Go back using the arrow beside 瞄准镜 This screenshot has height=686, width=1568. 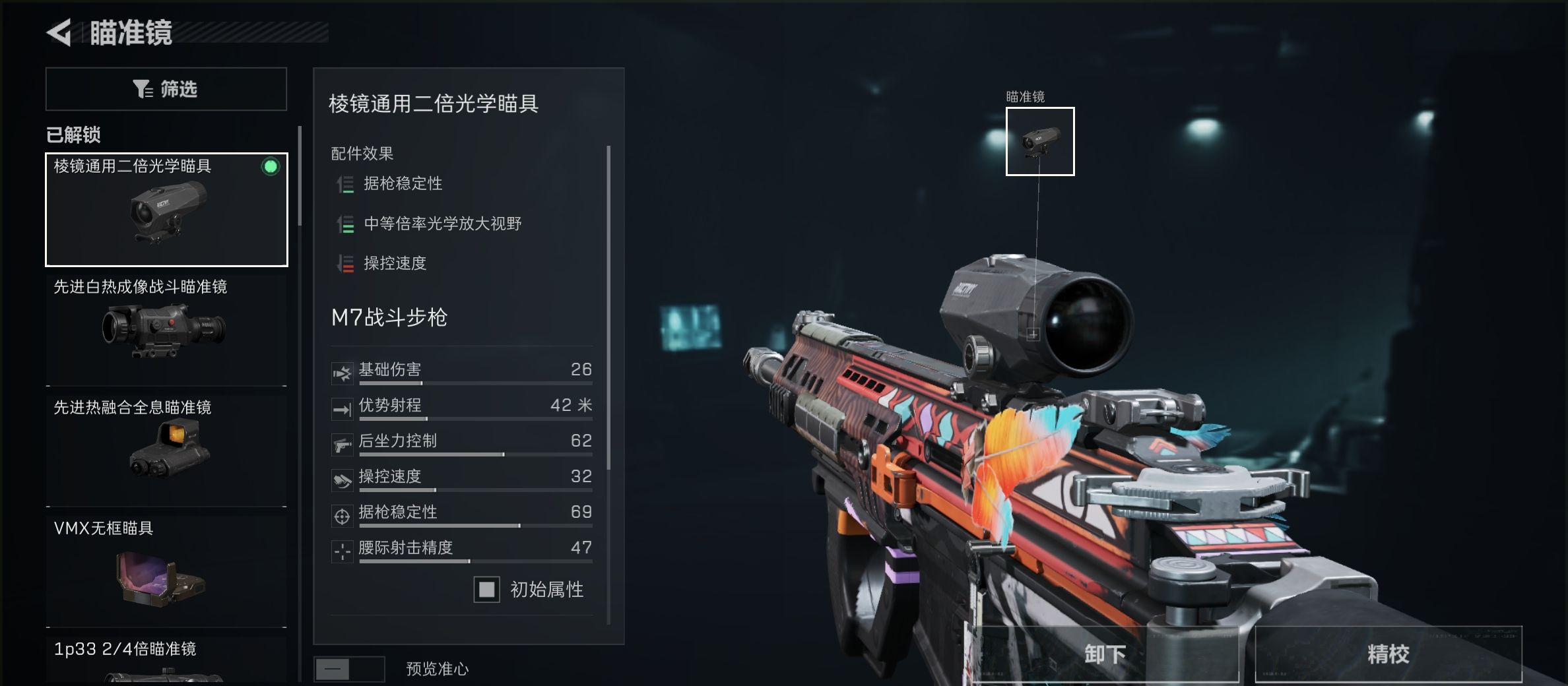pos(59,33)
